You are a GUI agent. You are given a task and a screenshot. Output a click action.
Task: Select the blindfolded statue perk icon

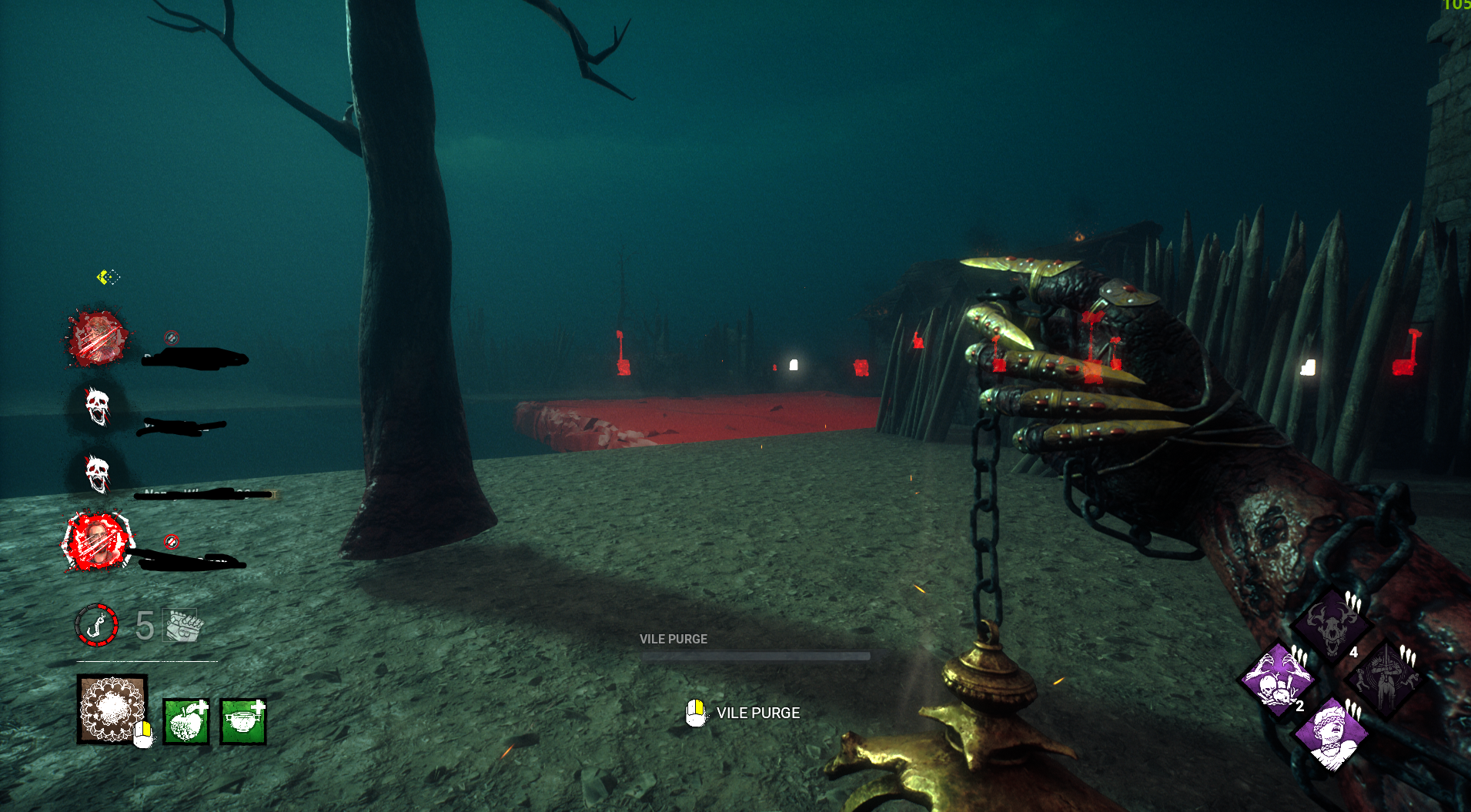[1330, 733]
